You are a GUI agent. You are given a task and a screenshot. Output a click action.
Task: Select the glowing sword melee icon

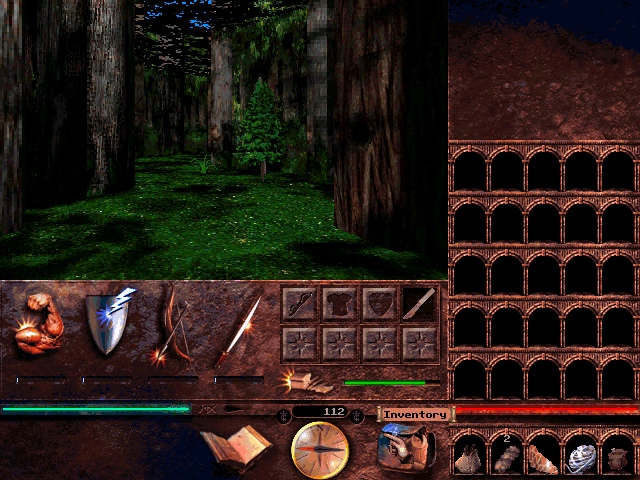pos(238,327)
